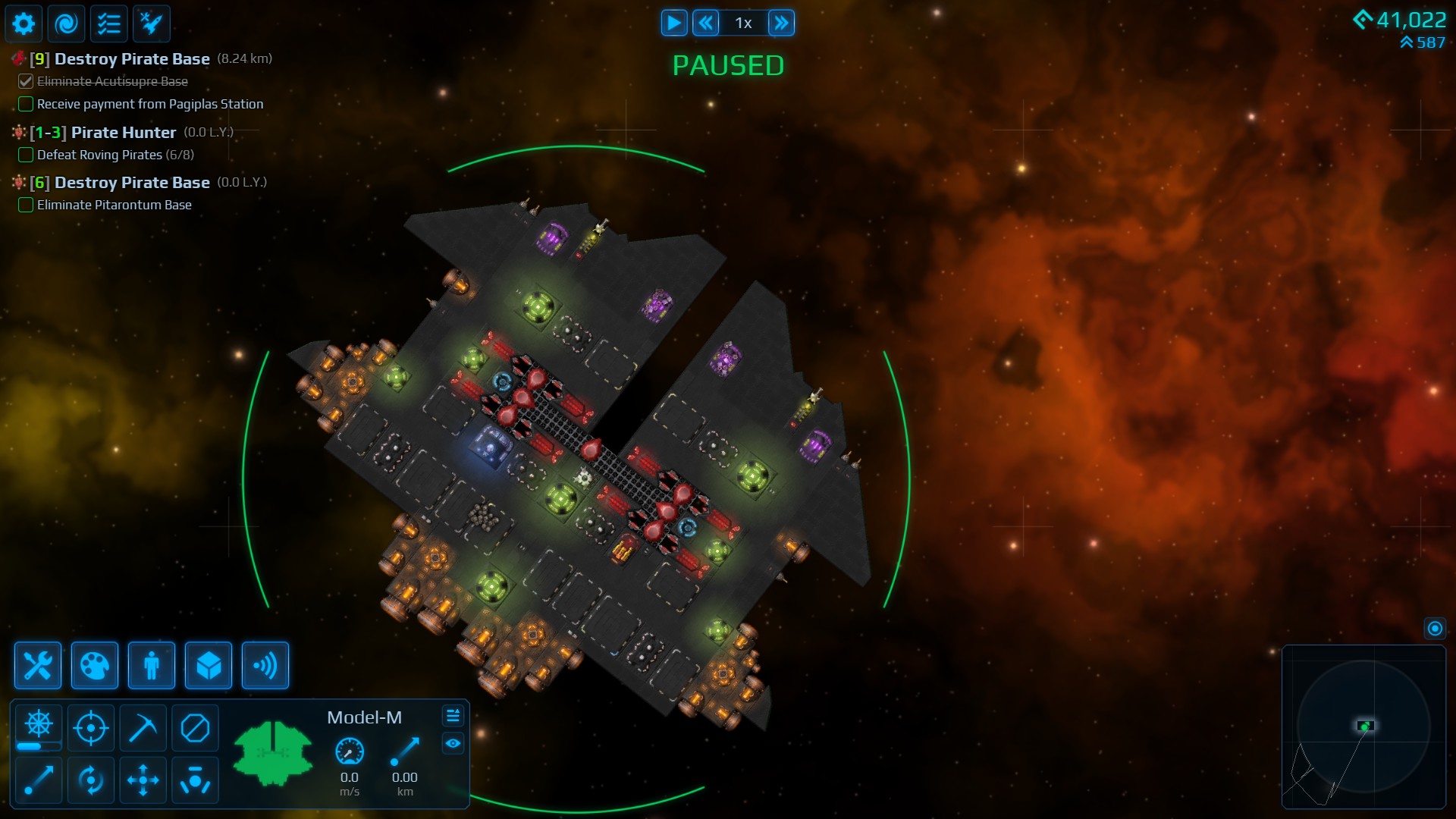Click the cancel orders circle-slash button
The width and height of the screenshot is (1456, 819).
pyautogui.click(x=195, y=728)
